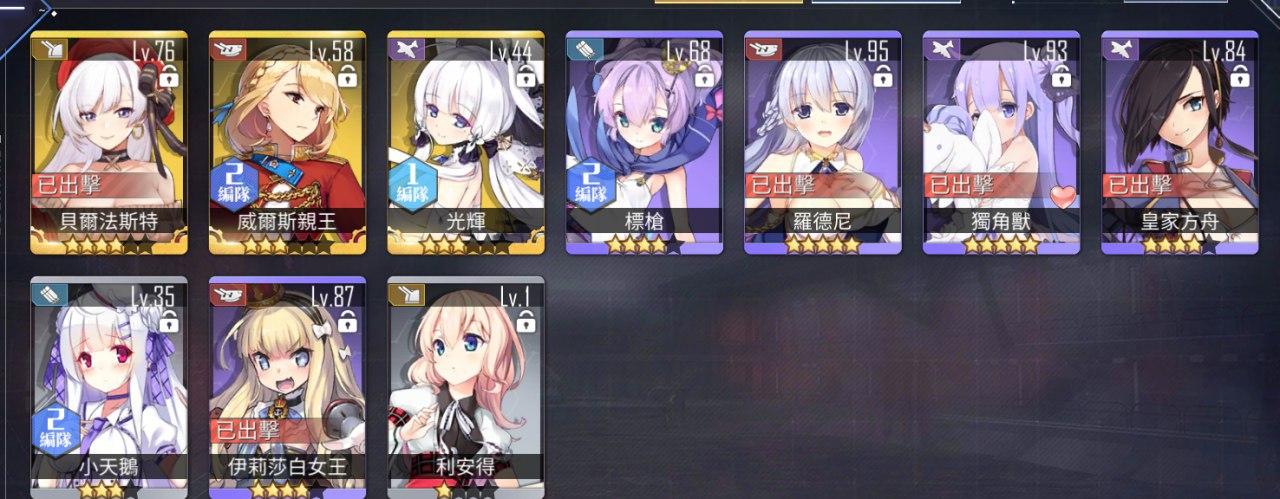Viewport: 1280px width, 499px height.
Task: Choose the 羅德尼 ship card
Action: point(823,140)
